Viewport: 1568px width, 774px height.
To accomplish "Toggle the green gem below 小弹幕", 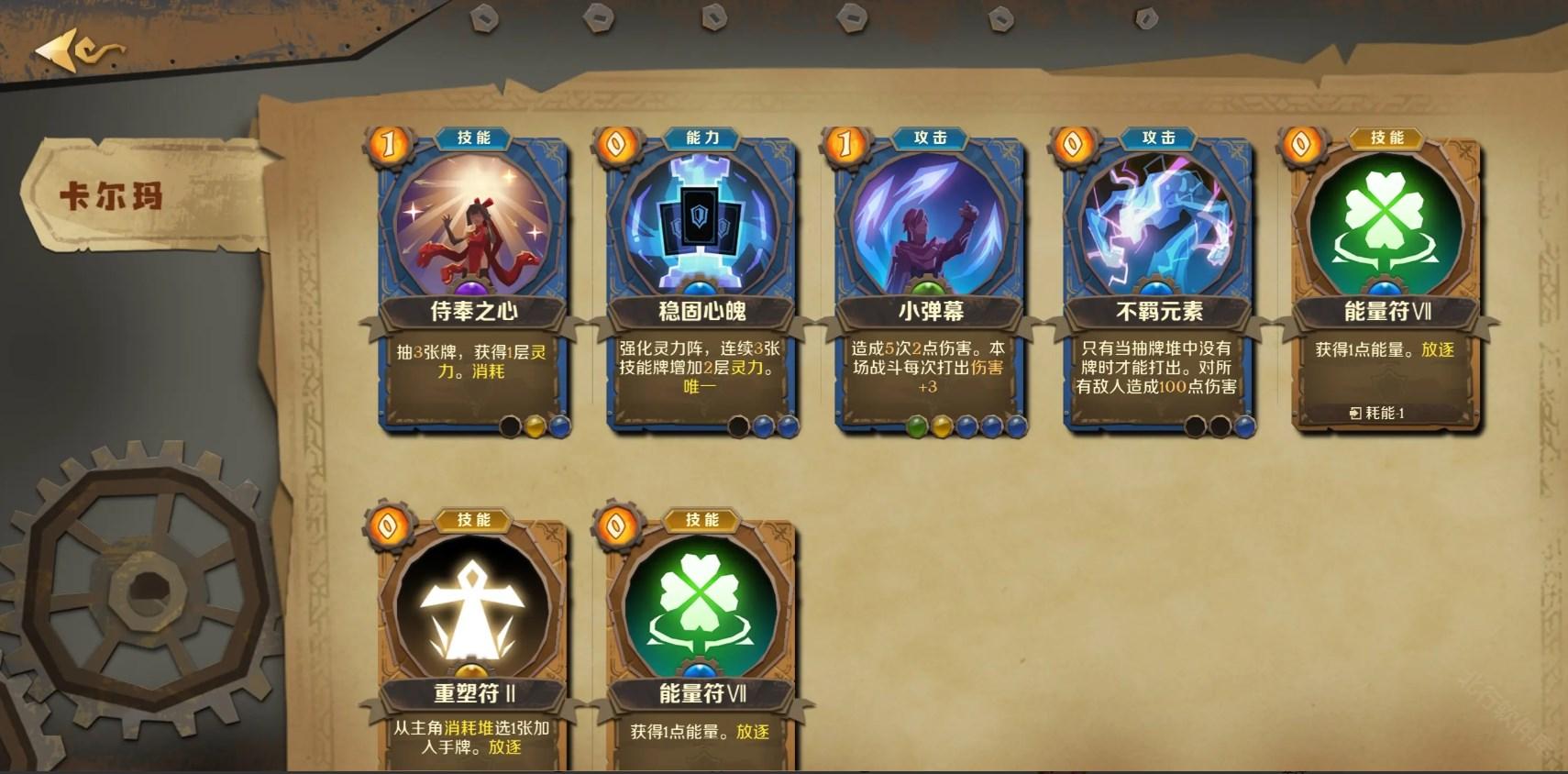I will 916,426.
